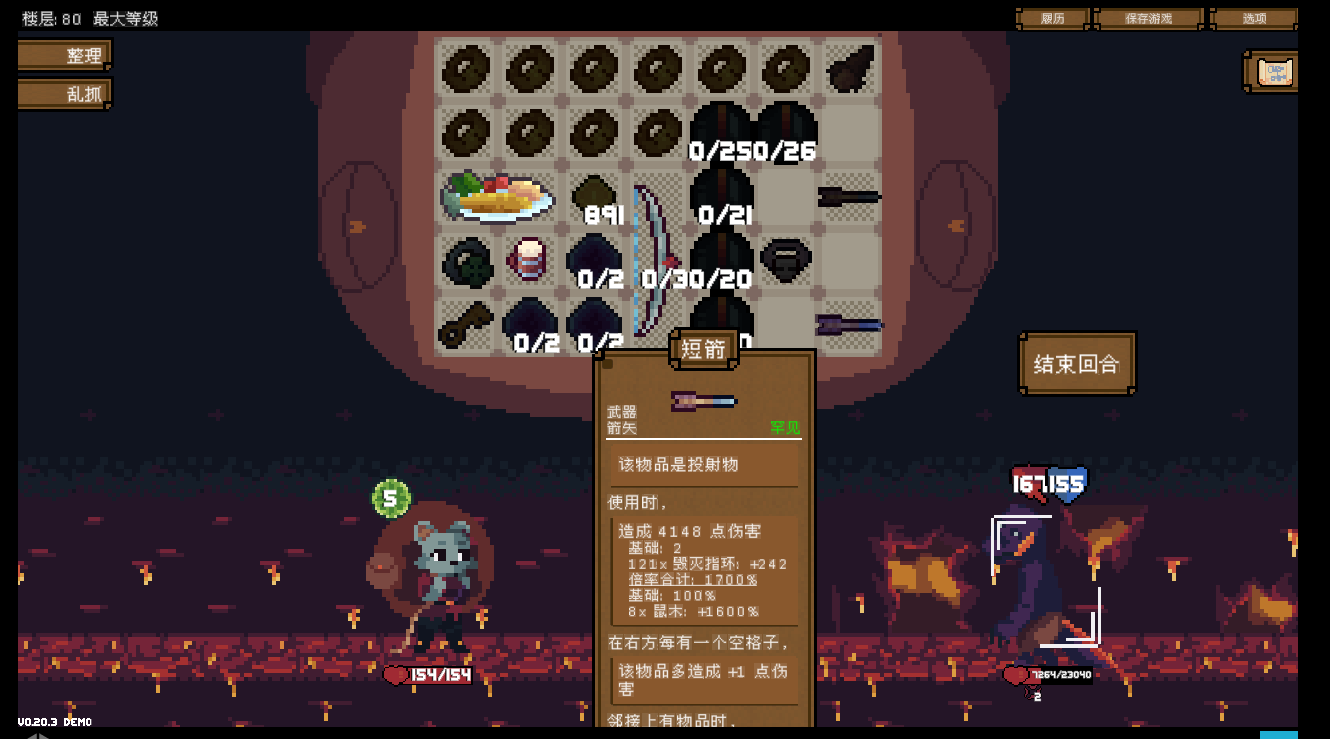Choose the dark arrow beside the empty slot
The height and width of the screenshot is (739, 1330).
849,196
